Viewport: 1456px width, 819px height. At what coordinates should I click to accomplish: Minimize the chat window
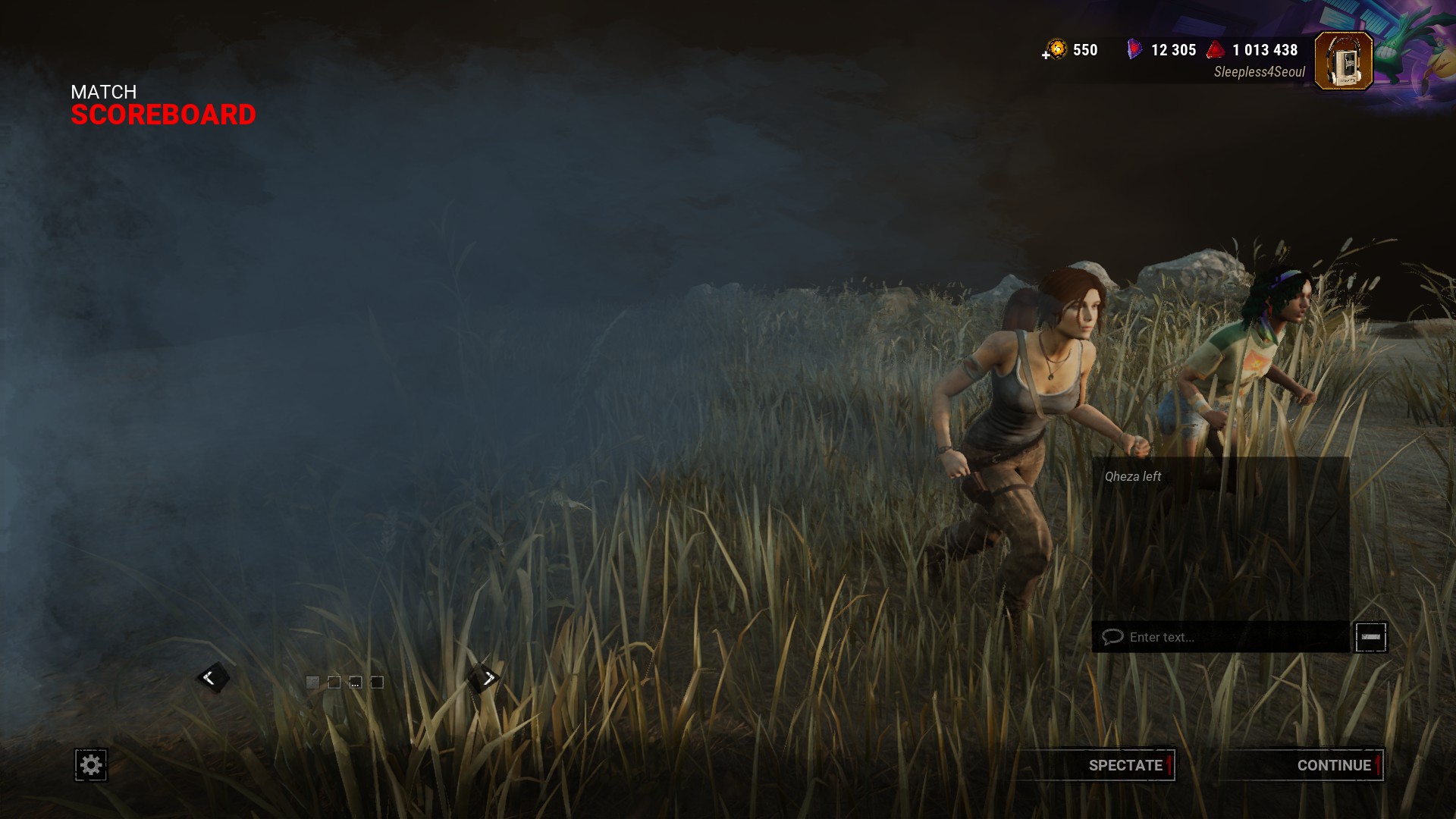coord(1370,637)
